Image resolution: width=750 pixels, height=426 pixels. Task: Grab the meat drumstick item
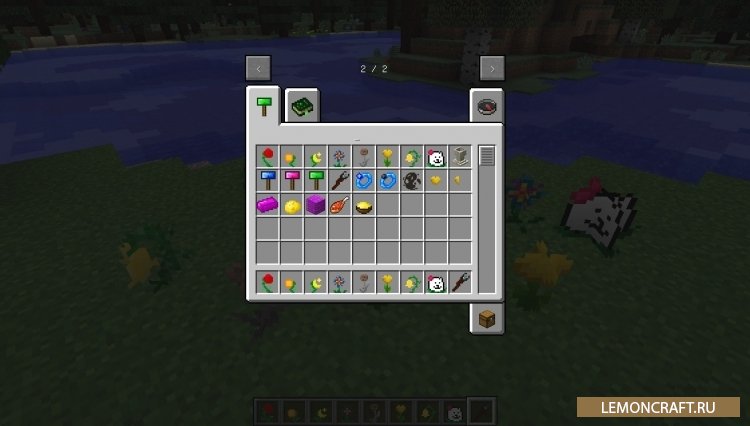tap(339, 205)
